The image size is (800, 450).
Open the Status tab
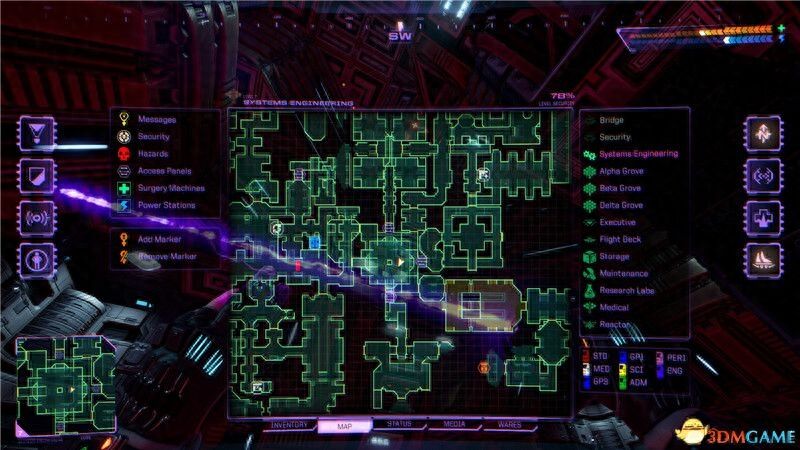coord(399,425)
